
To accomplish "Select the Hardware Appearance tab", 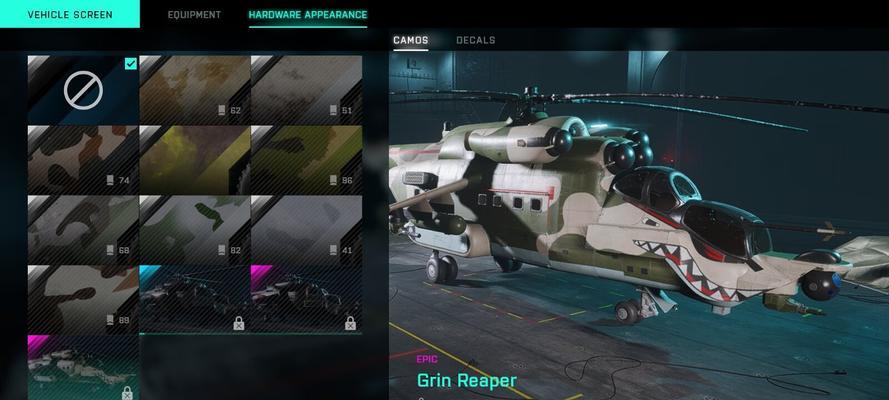I will (307, 15).
